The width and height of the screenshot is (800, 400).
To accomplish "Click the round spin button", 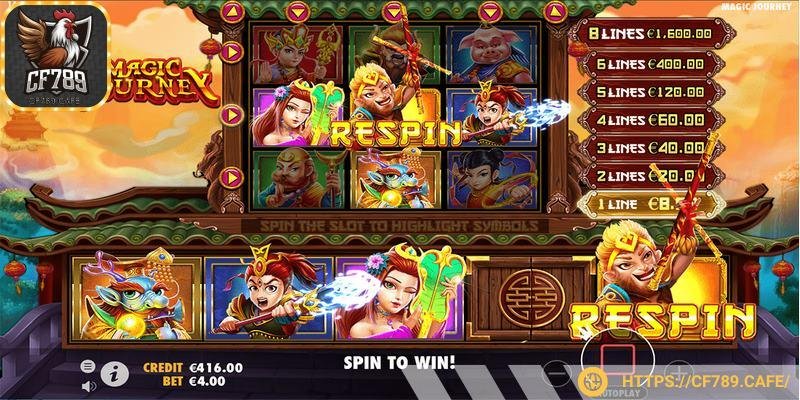I will (617, 362).
